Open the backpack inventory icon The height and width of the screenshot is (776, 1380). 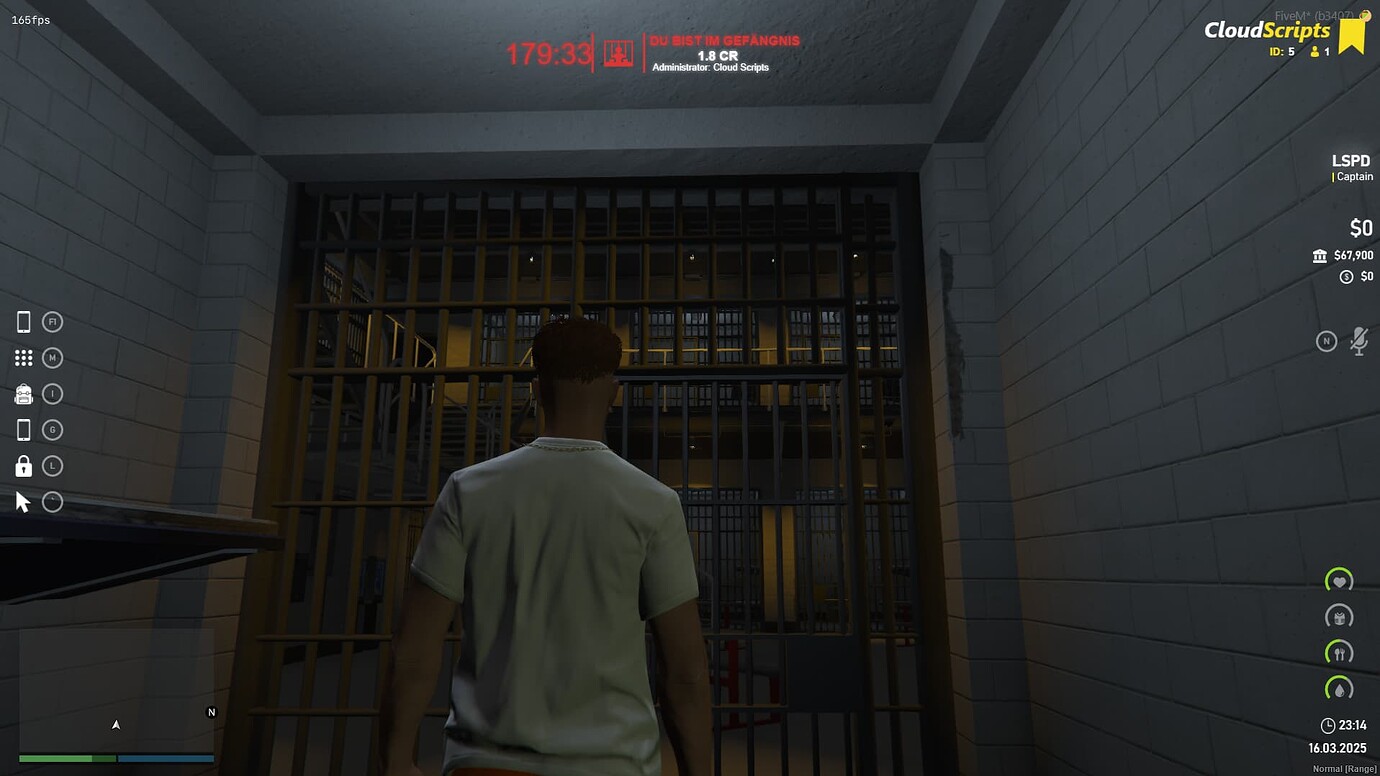[23, 393]
